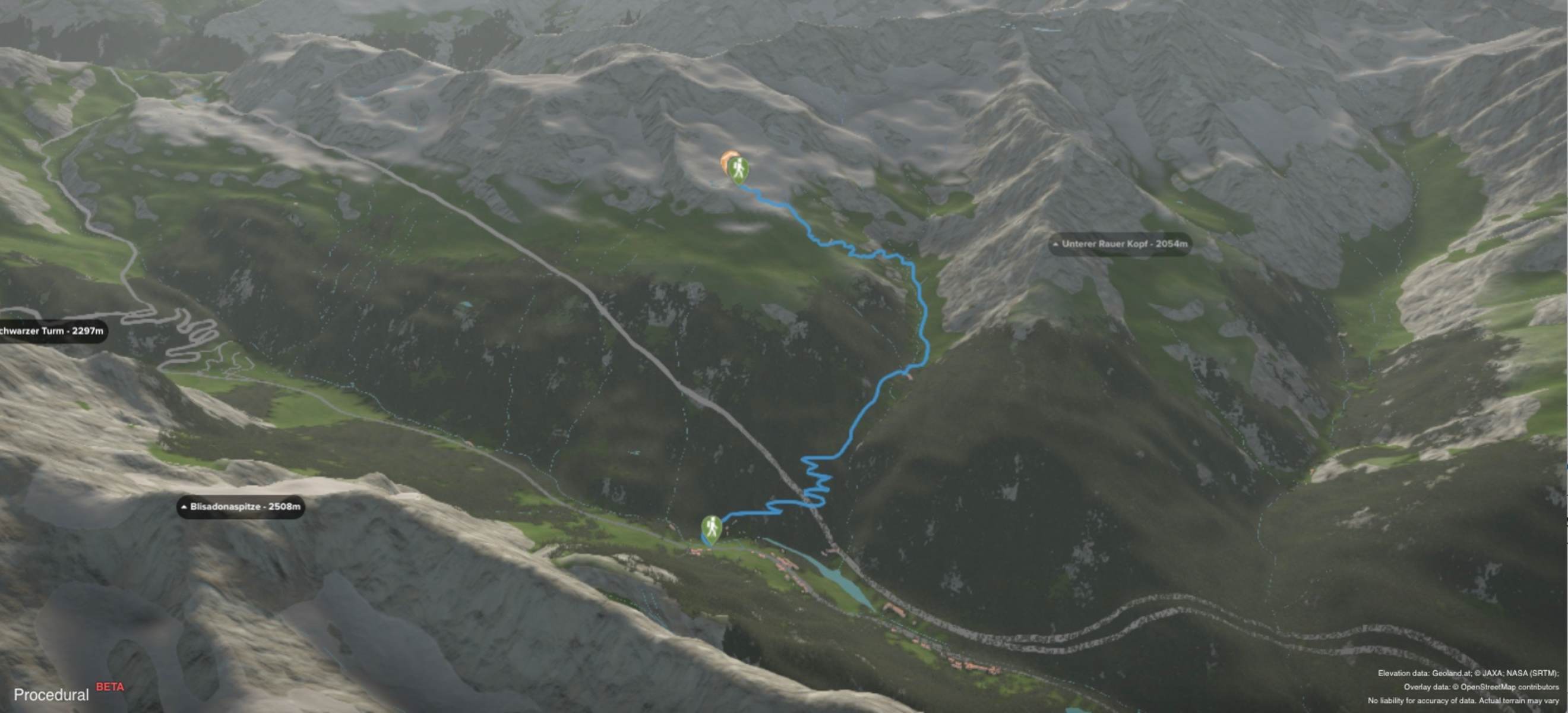This screenshot has width=1568, height=713.
Task: Click the Schwarzer Turm 2297m label
Action: point(52,331)
